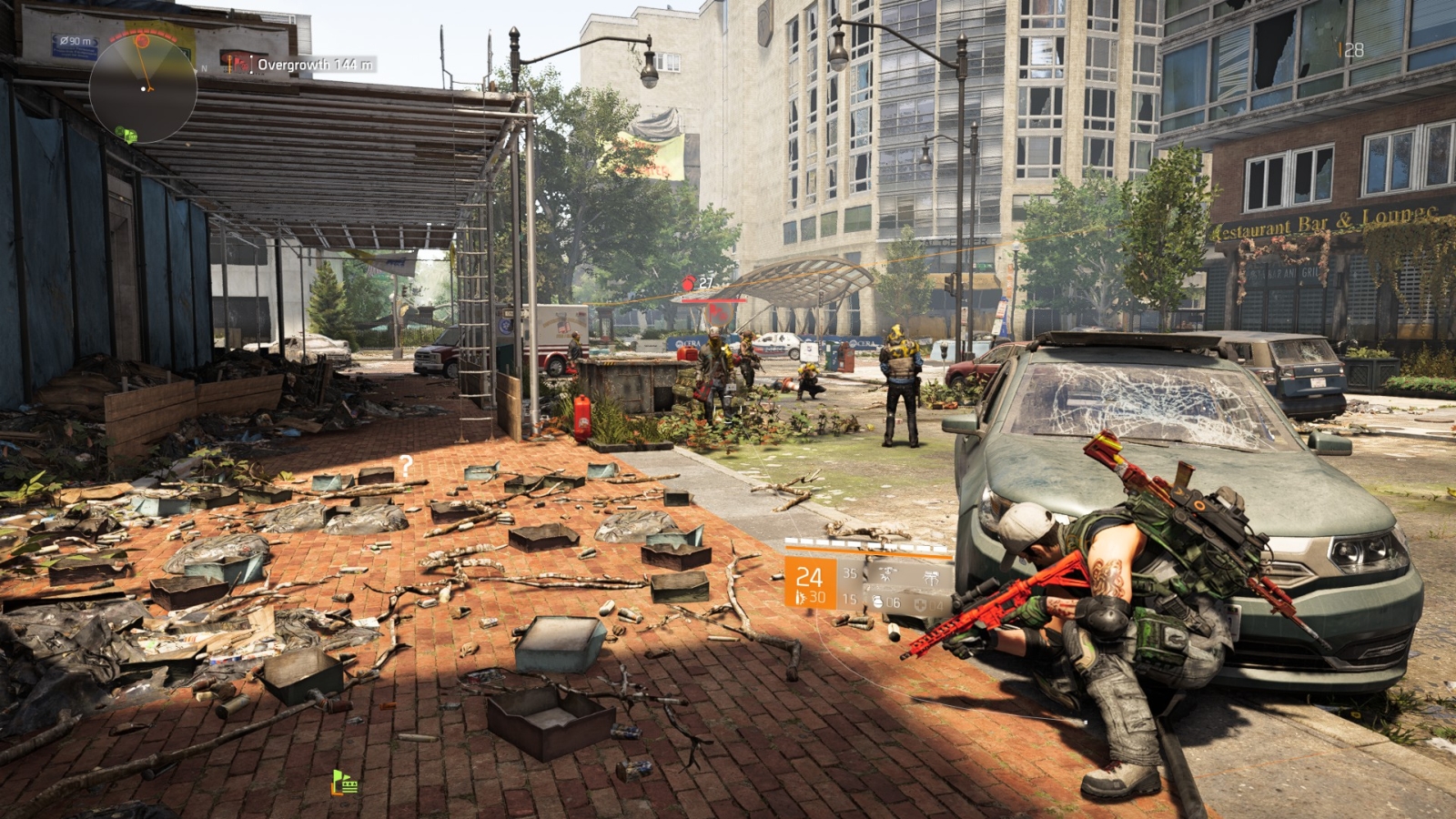Click the N compass indicator beside the minimap
Viewport: 1456px width, 819px height.
203,68
